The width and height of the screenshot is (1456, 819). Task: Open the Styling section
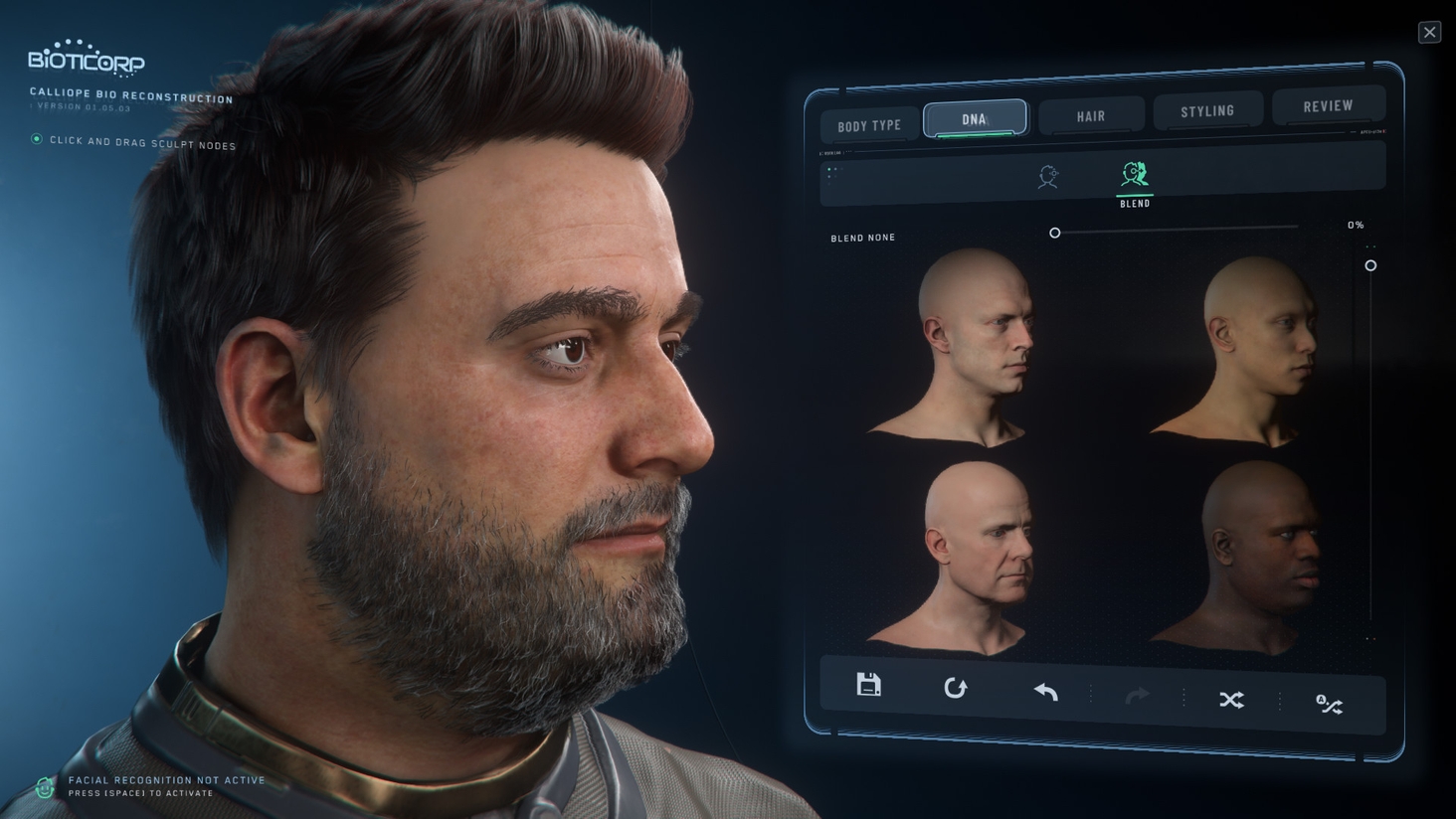(1207, 109)
